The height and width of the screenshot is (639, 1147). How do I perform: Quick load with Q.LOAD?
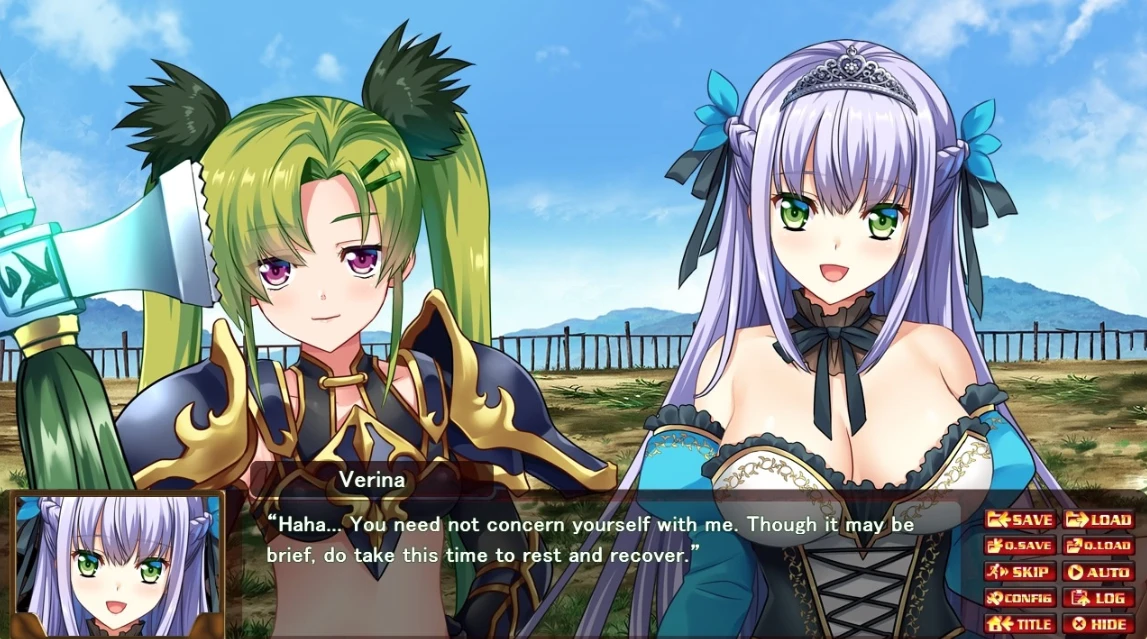(x=1098, y=546)
